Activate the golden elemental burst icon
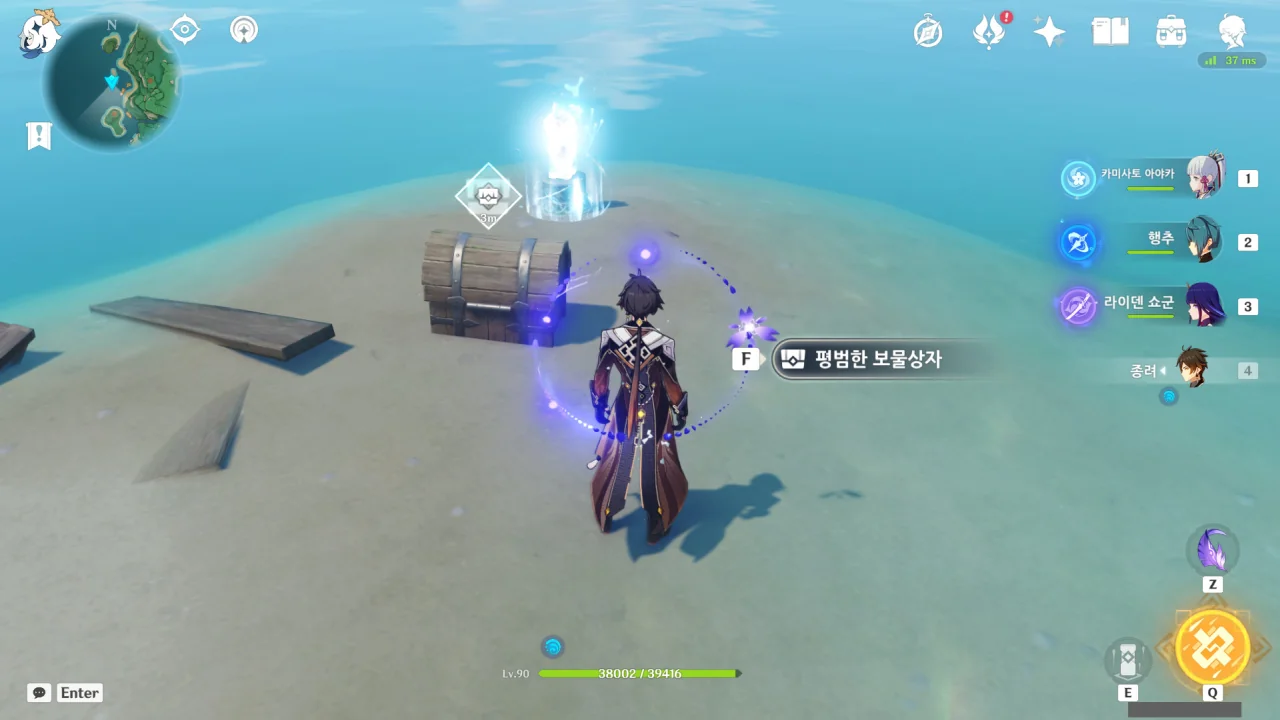The height and width of the screenshot is (720, 1280). pos(1212,646)
